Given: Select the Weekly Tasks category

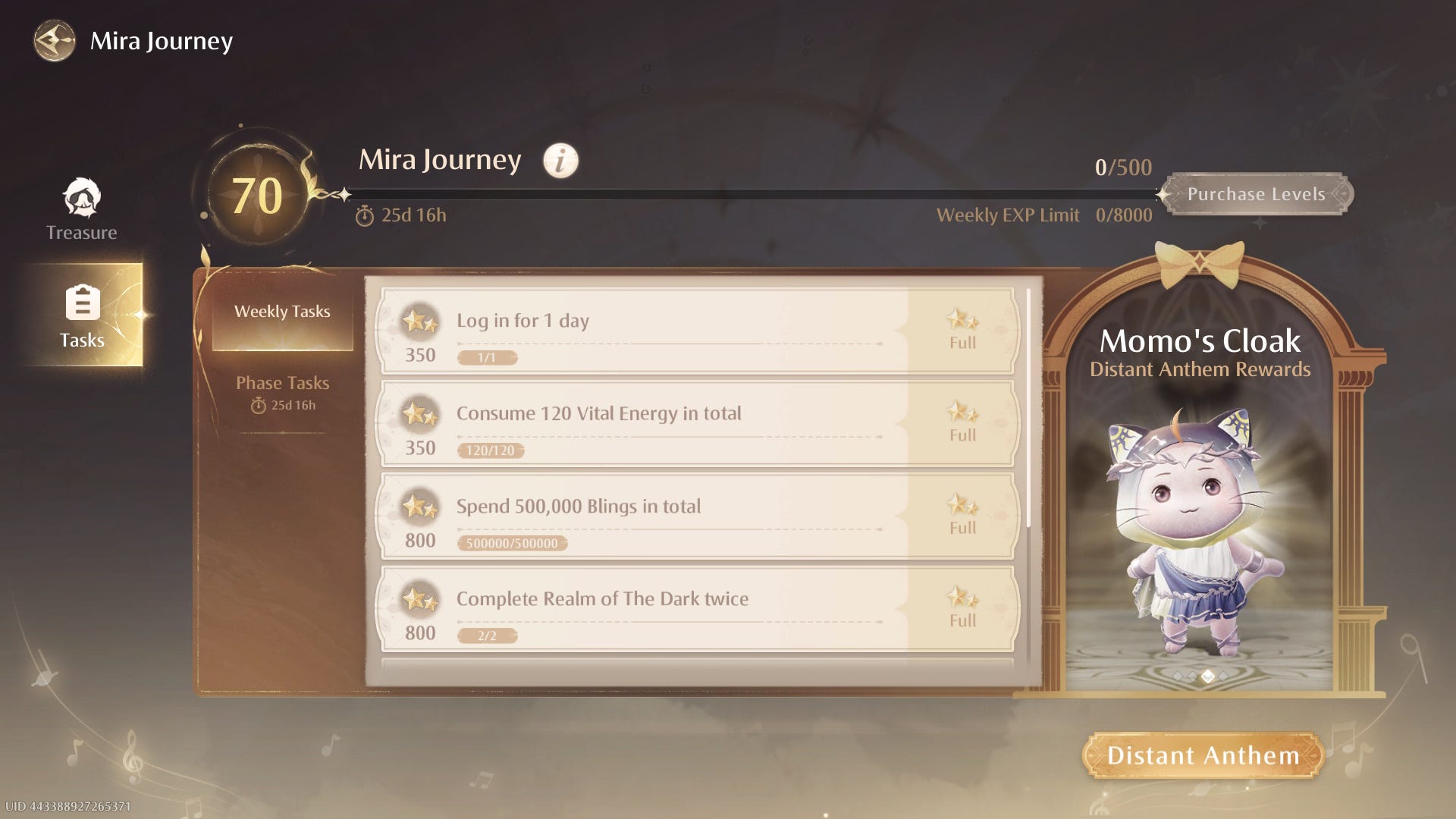Looking at the screenshot, I should tap(282, 312).
